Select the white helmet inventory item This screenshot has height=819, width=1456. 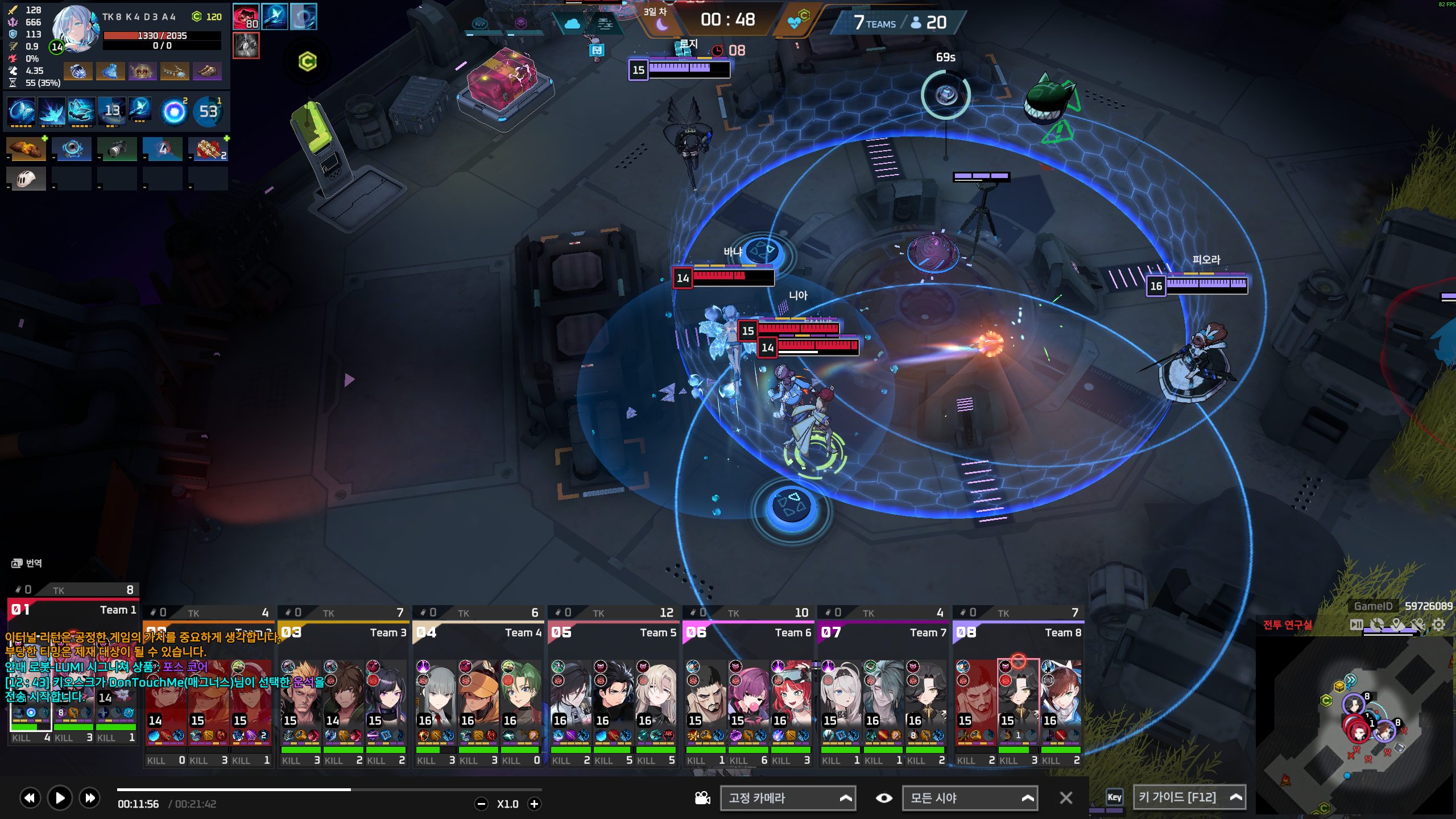[x=26, y=179]
